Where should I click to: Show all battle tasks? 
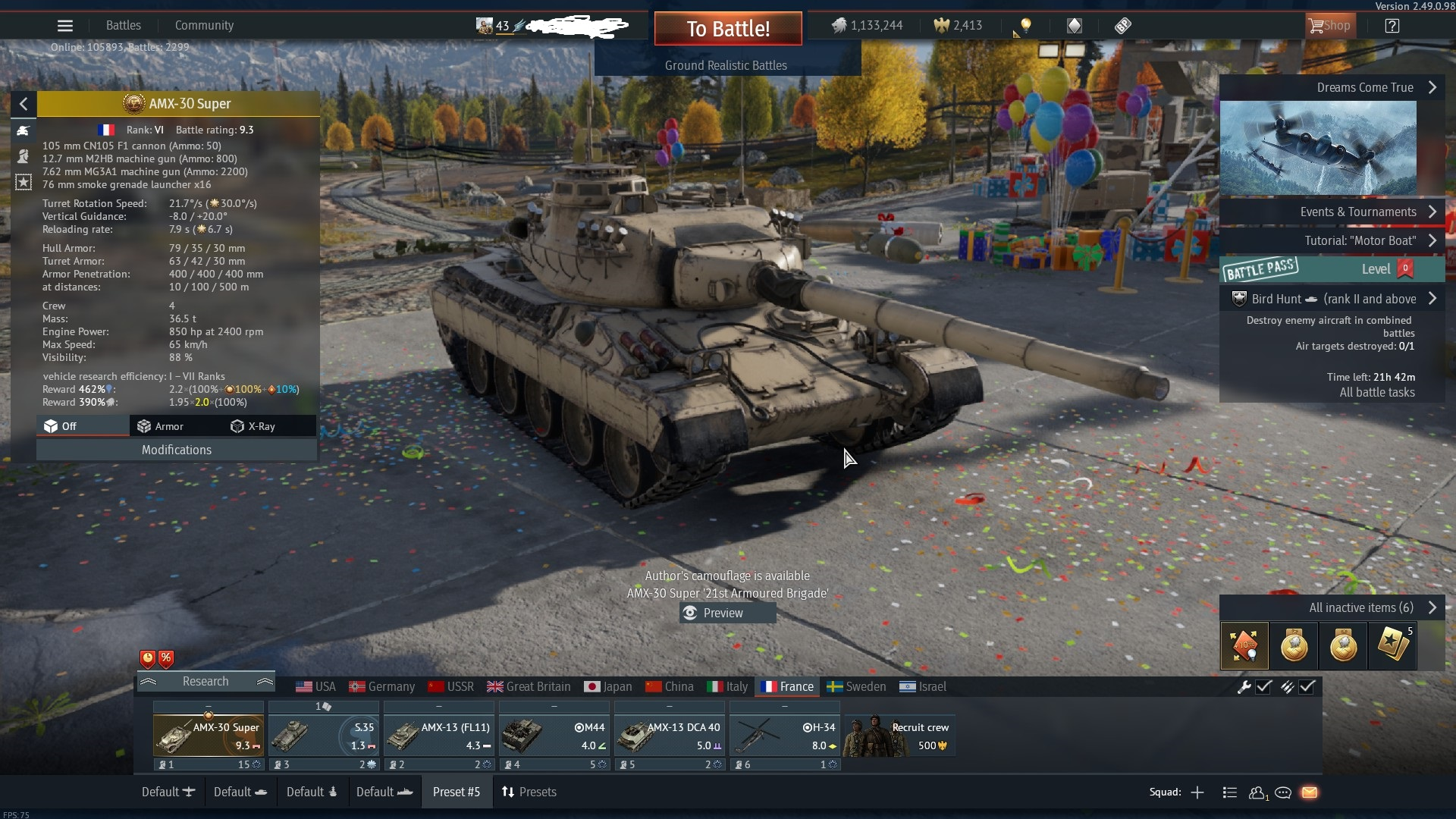click(x=1376, y=392)
